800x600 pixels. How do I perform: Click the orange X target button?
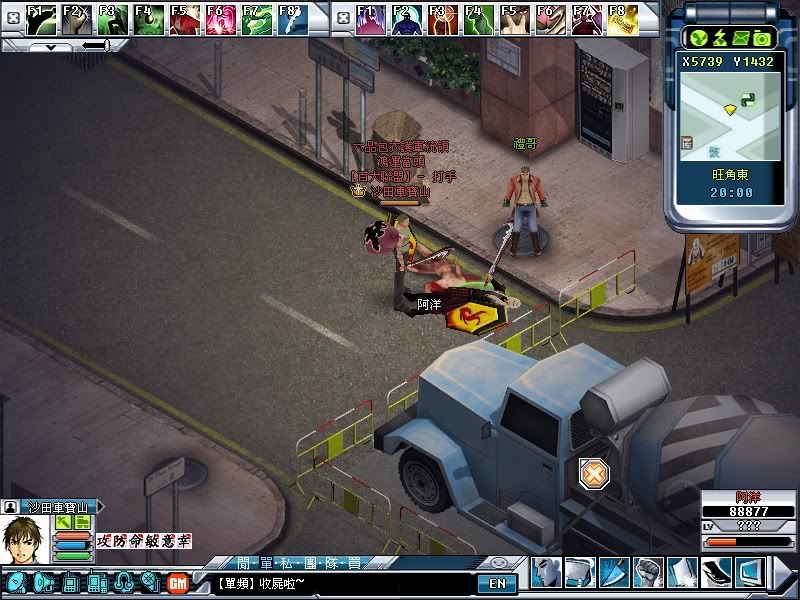pyautogui.click(x=594, y=473)
